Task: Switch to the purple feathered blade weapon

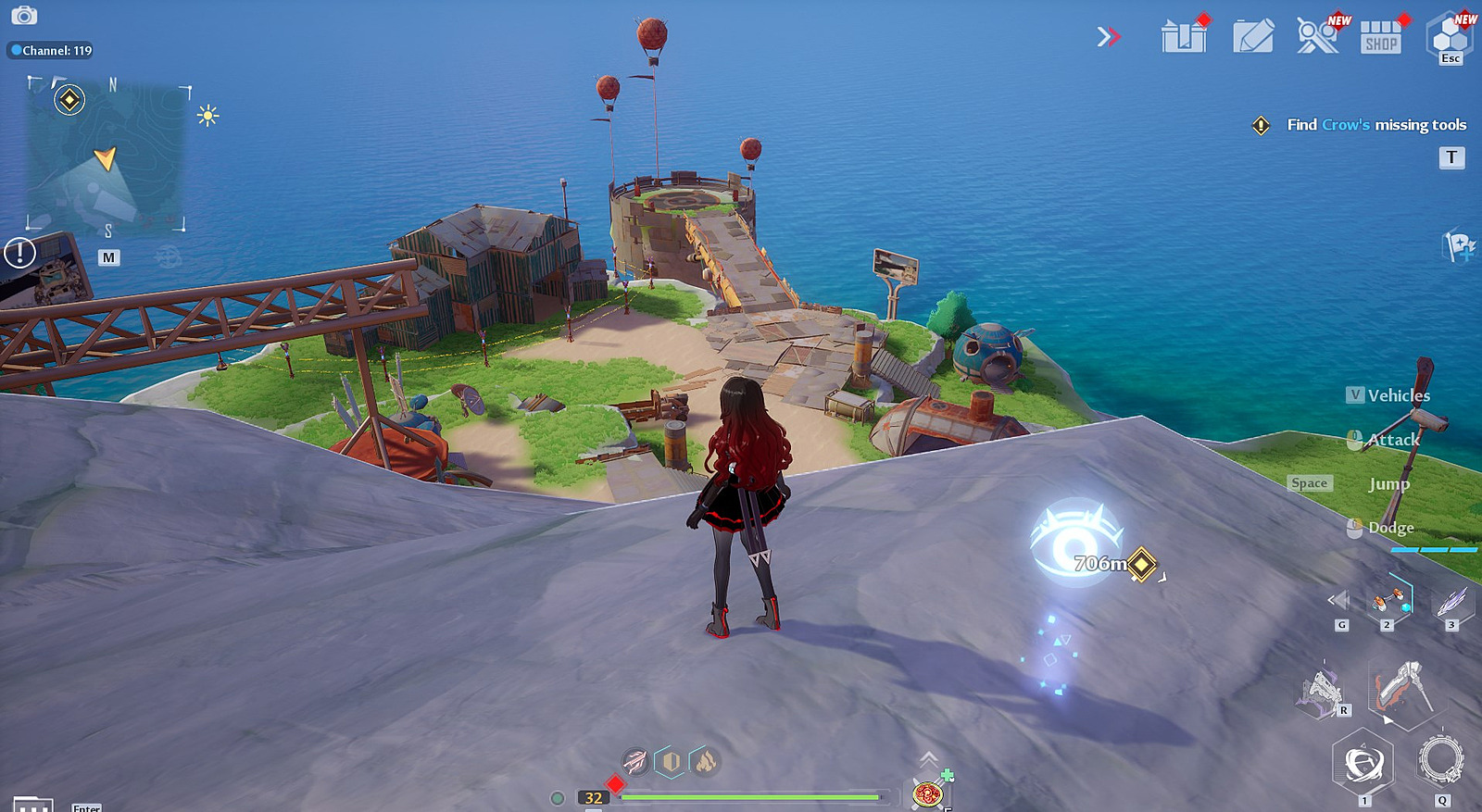Action: coord(1451,602)
